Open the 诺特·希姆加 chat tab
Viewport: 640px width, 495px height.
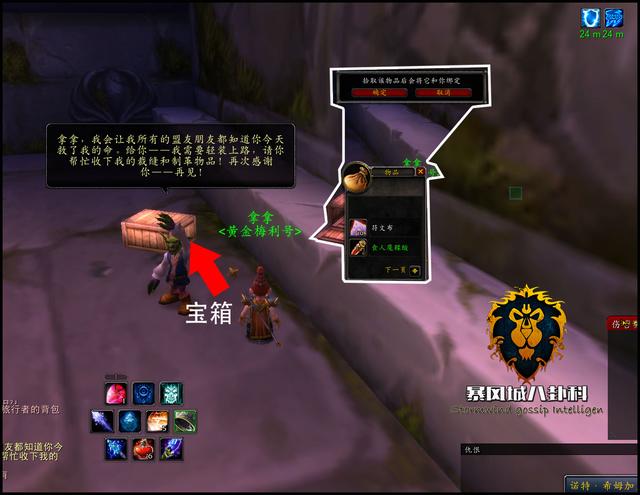click(x=598, y=484)
